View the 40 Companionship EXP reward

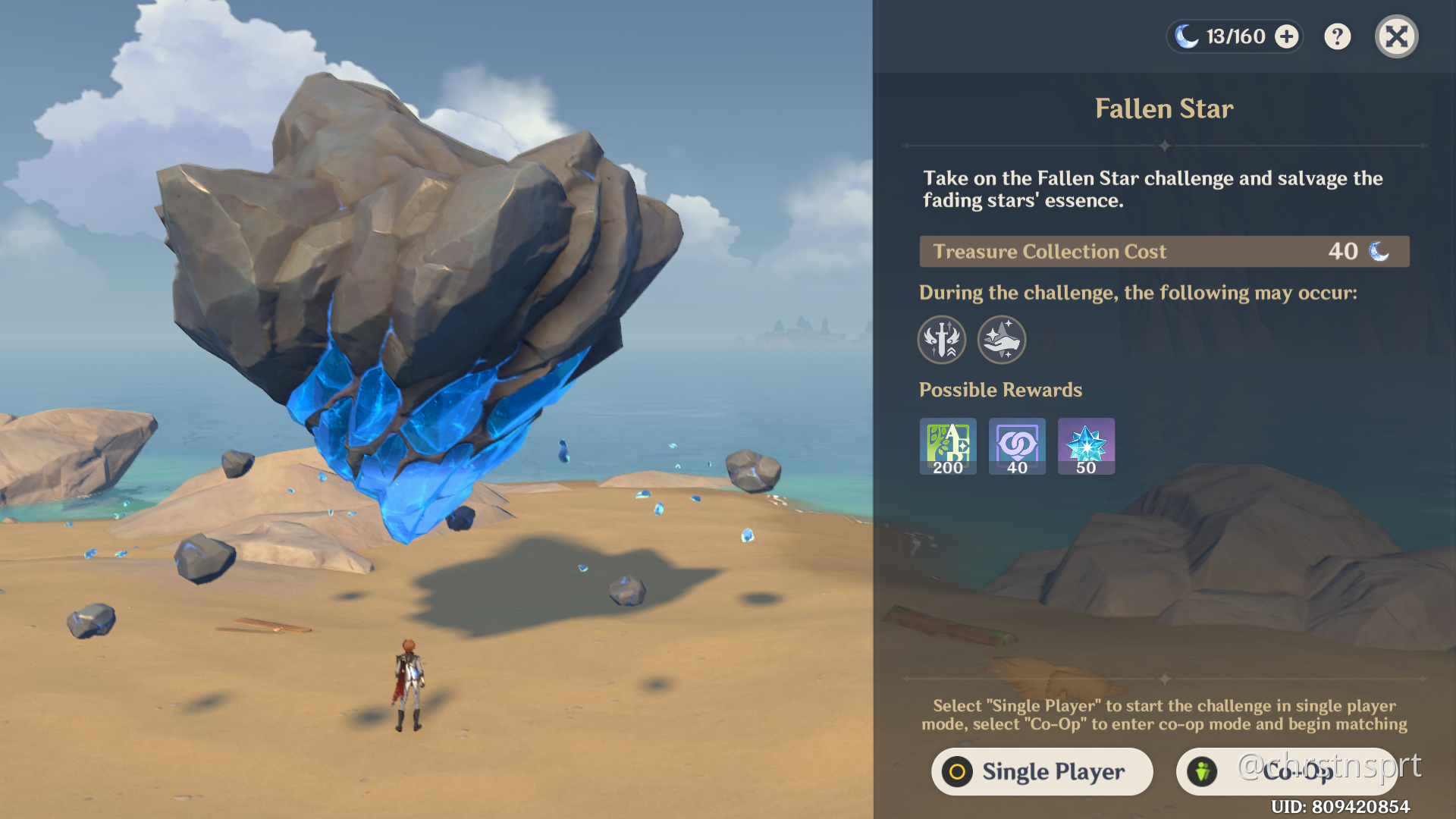tap(1017, 446)
